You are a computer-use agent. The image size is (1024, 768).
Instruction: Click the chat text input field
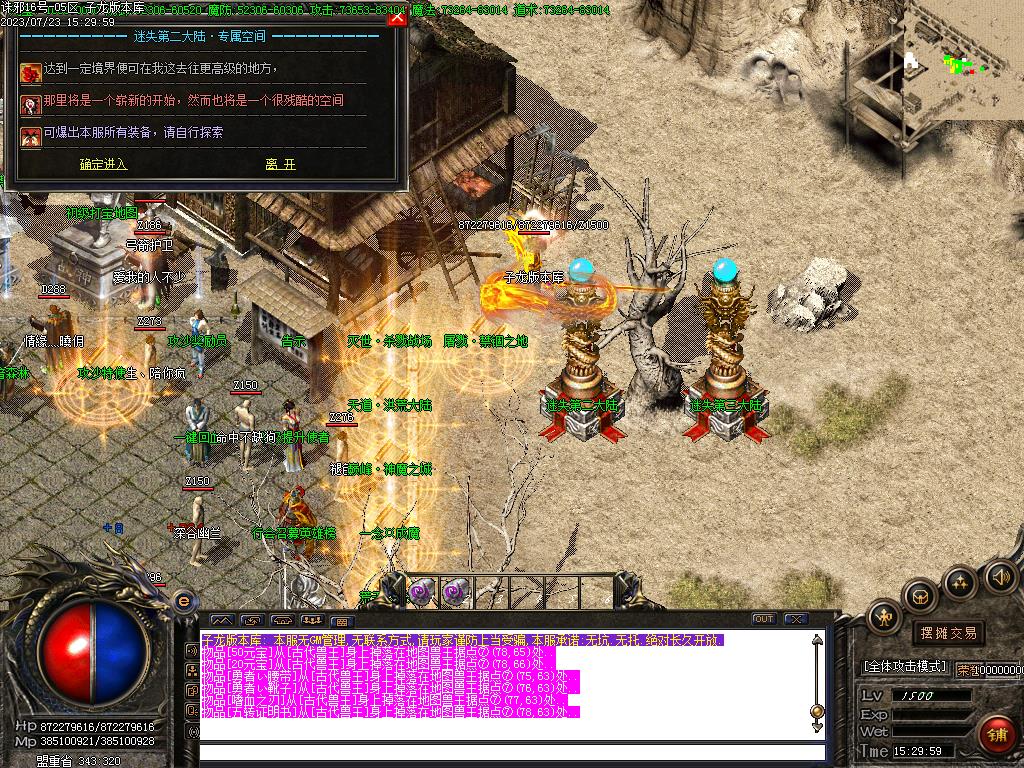point(510,752)
